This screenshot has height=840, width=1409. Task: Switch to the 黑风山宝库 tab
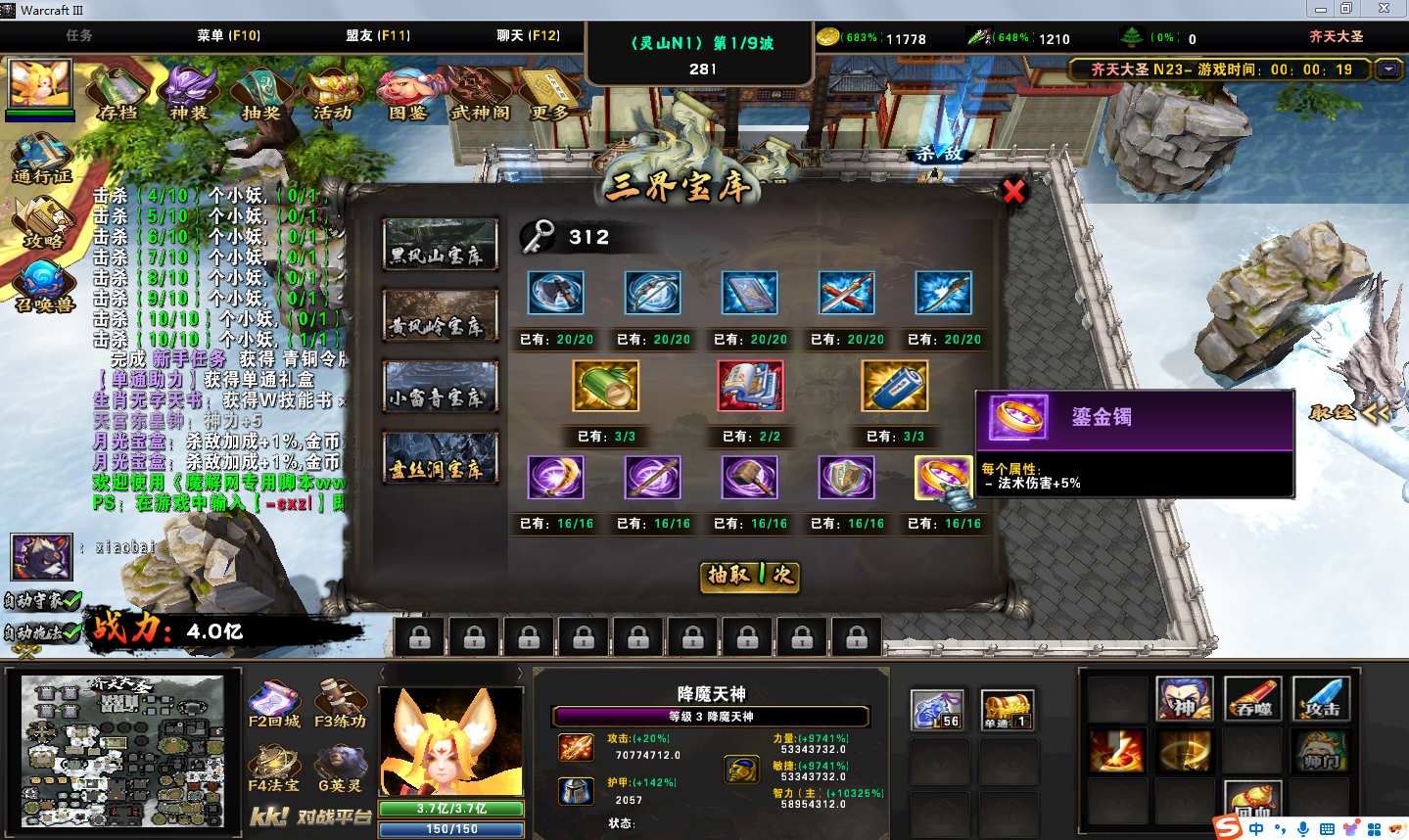click(x=440, y=245)
